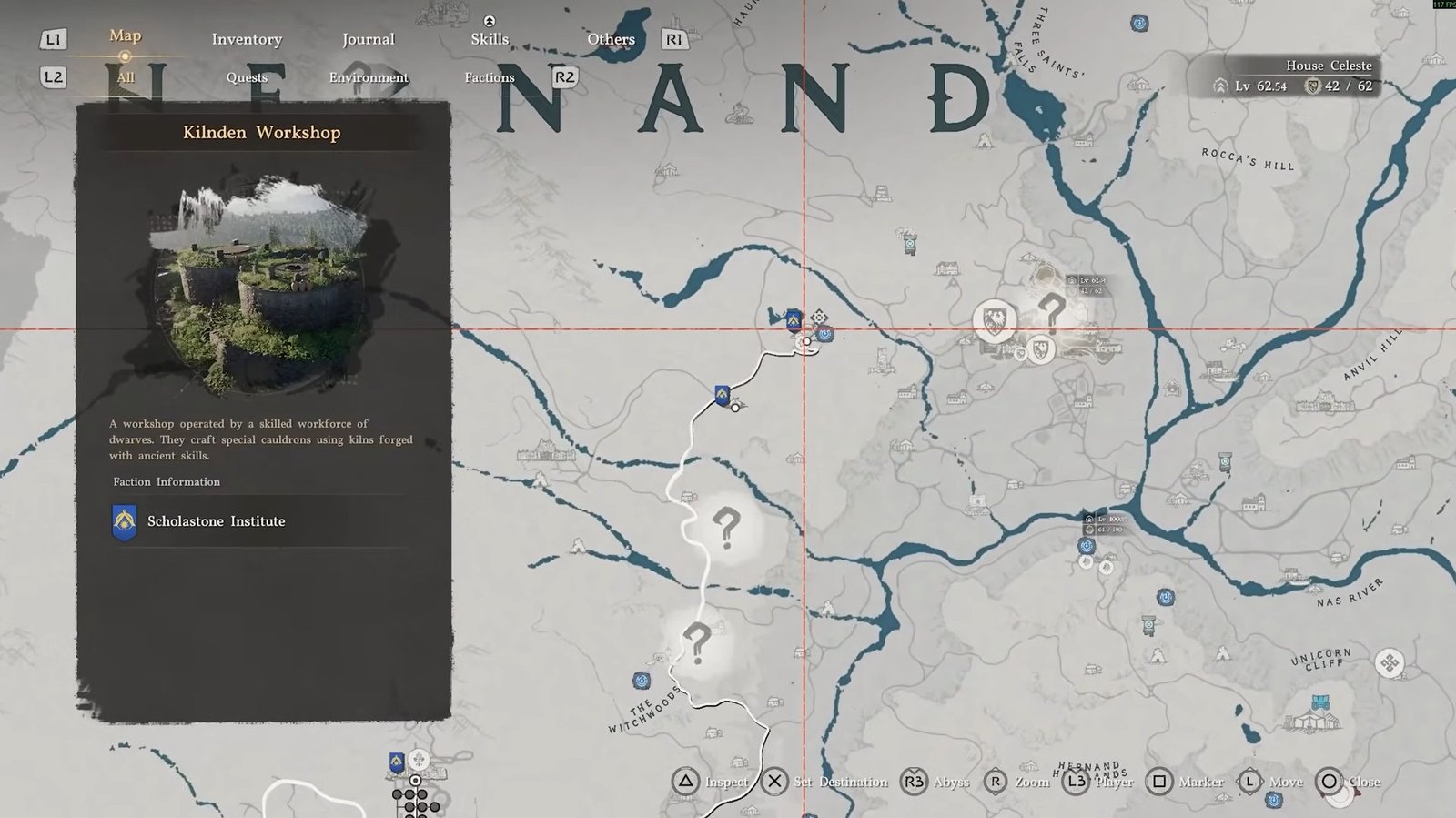This screenshot has width=1456, height=818.
Task: Go to the Skills tab
Action: click(x=490, y=39)
